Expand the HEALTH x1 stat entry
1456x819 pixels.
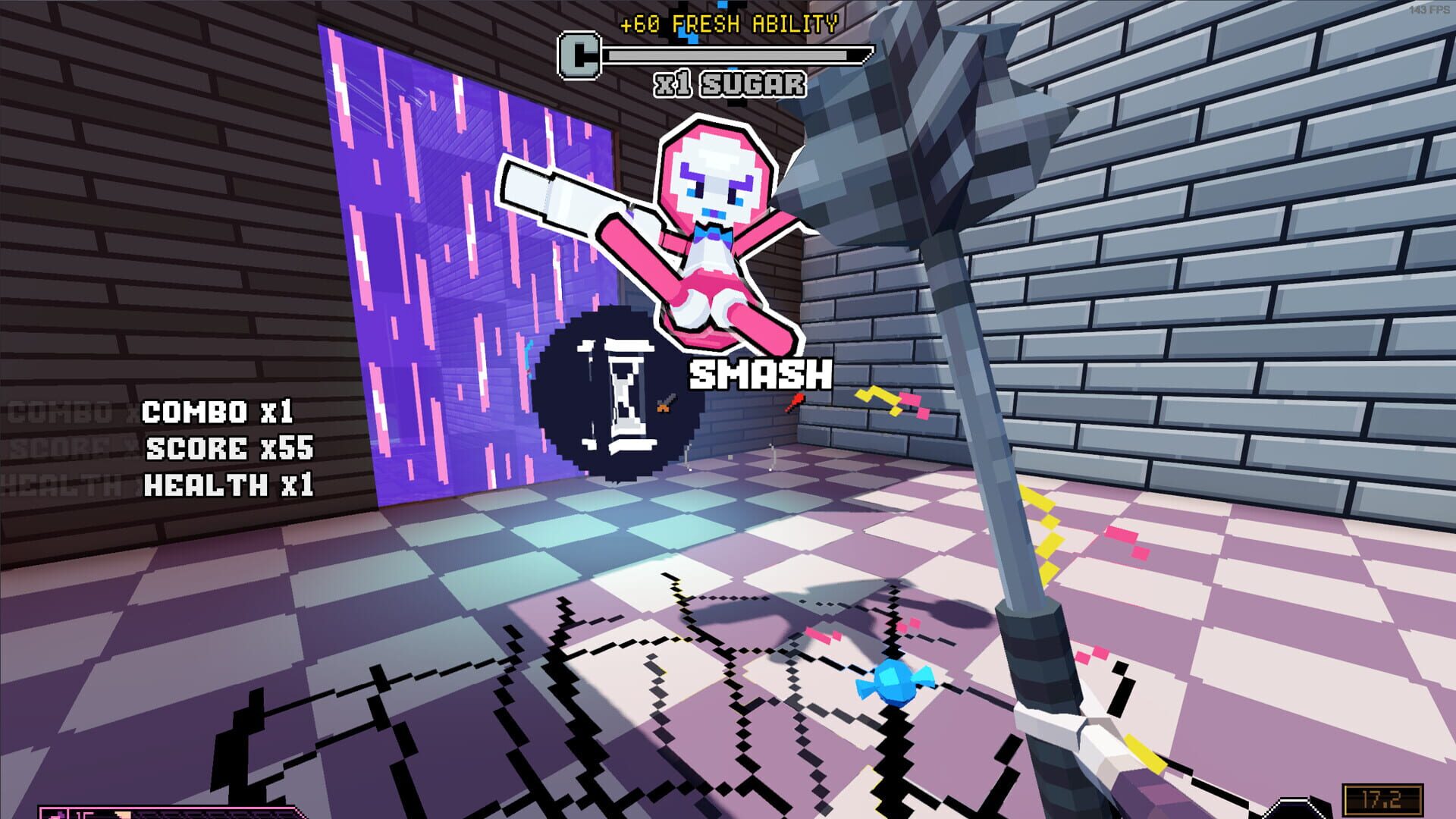[231, 483]
